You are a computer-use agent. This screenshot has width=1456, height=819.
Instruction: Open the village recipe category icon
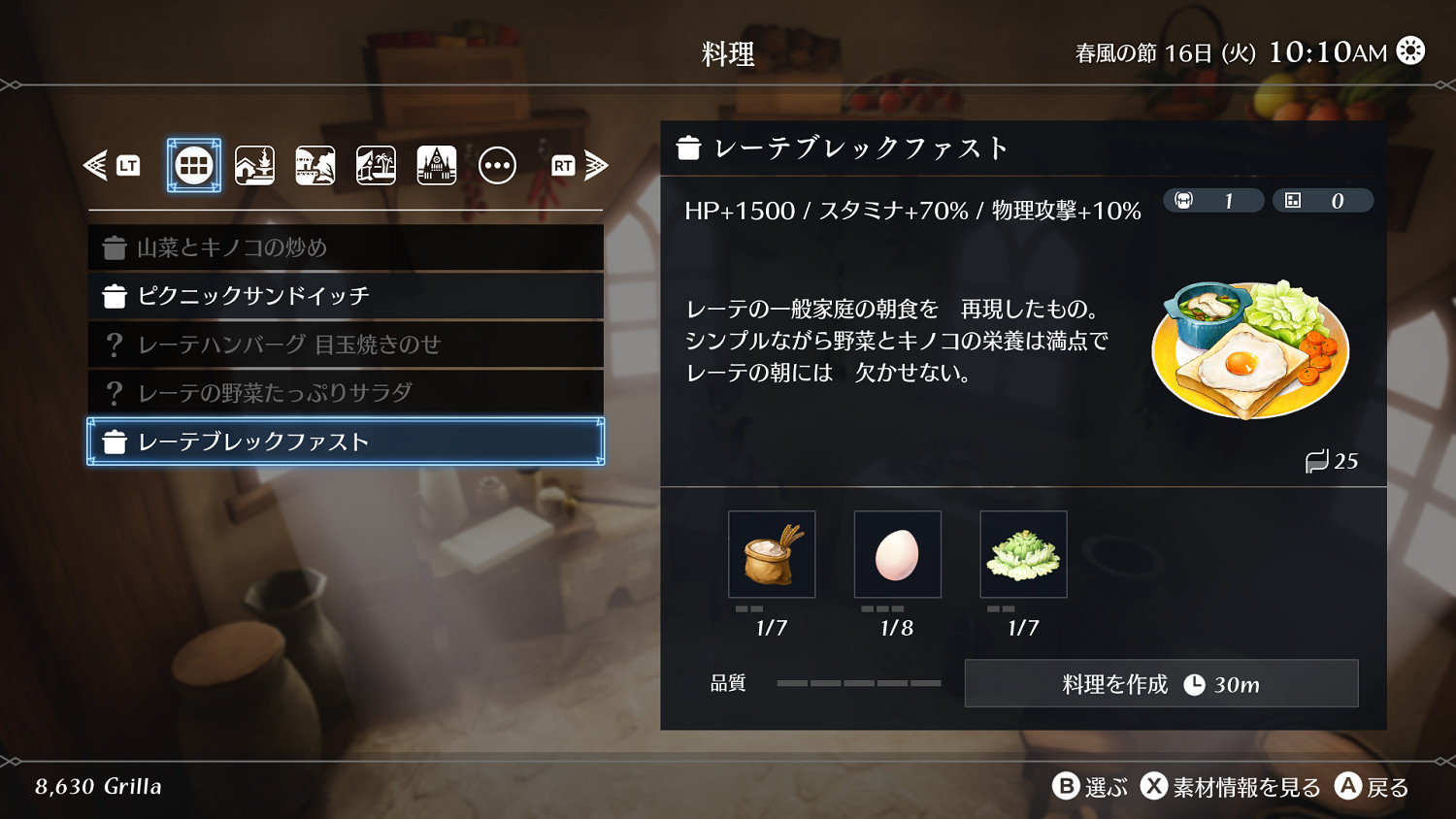tap(254, 164)
